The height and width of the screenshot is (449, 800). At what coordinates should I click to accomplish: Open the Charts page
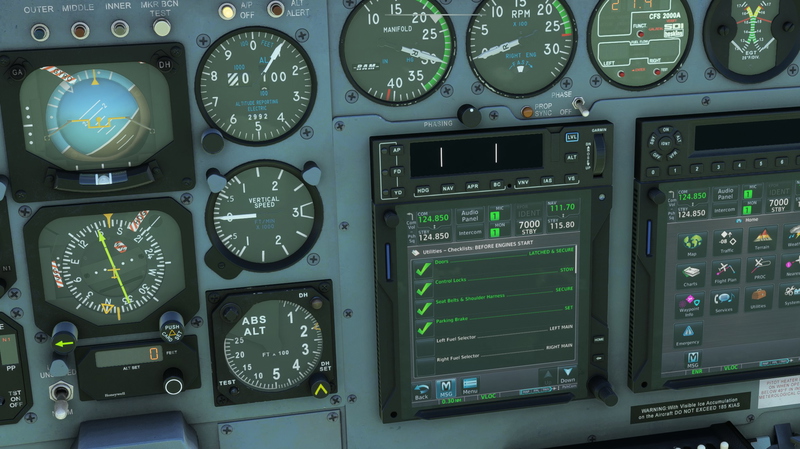[691, 274]
